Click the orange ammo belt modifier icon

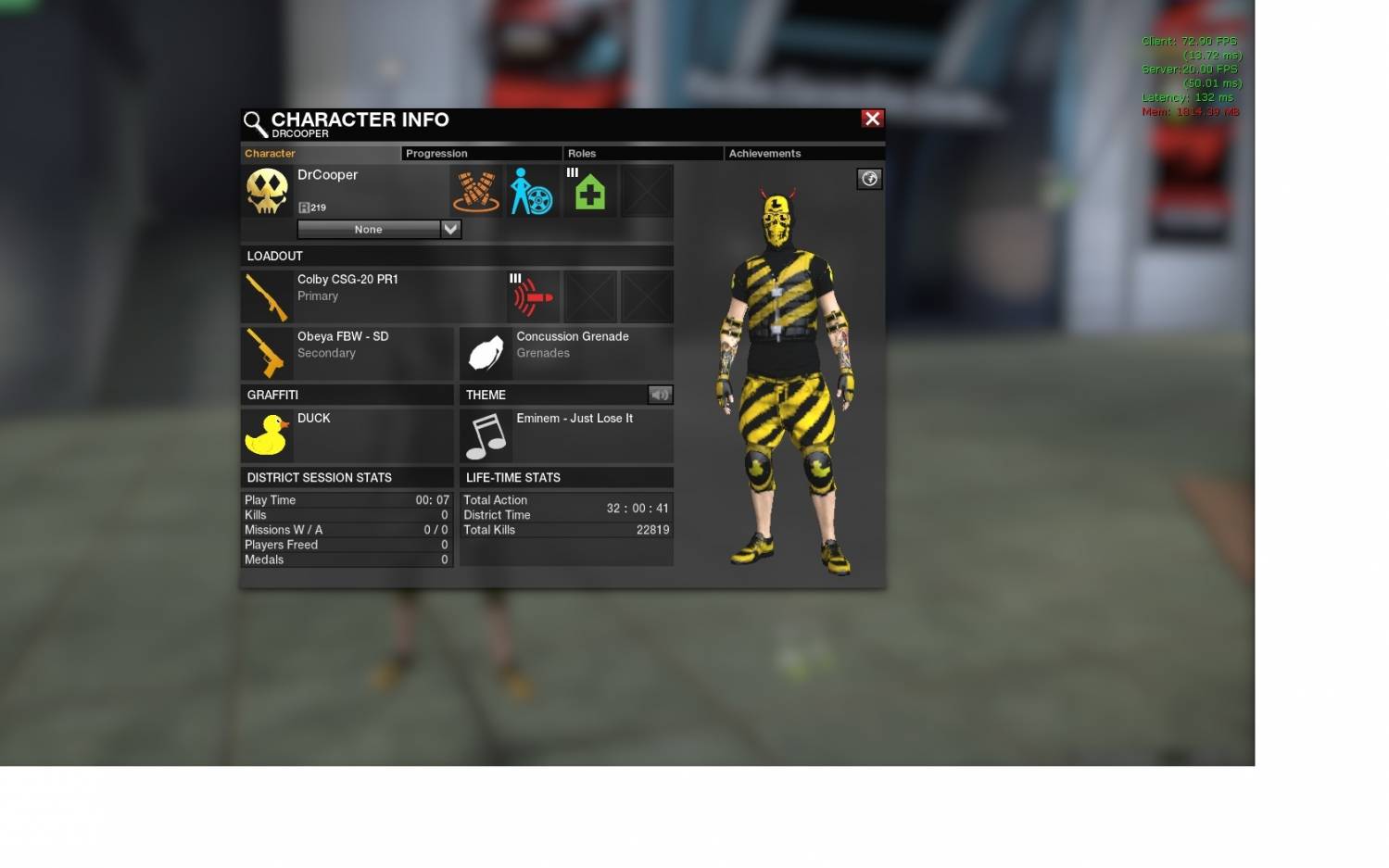tap(475, 192)
